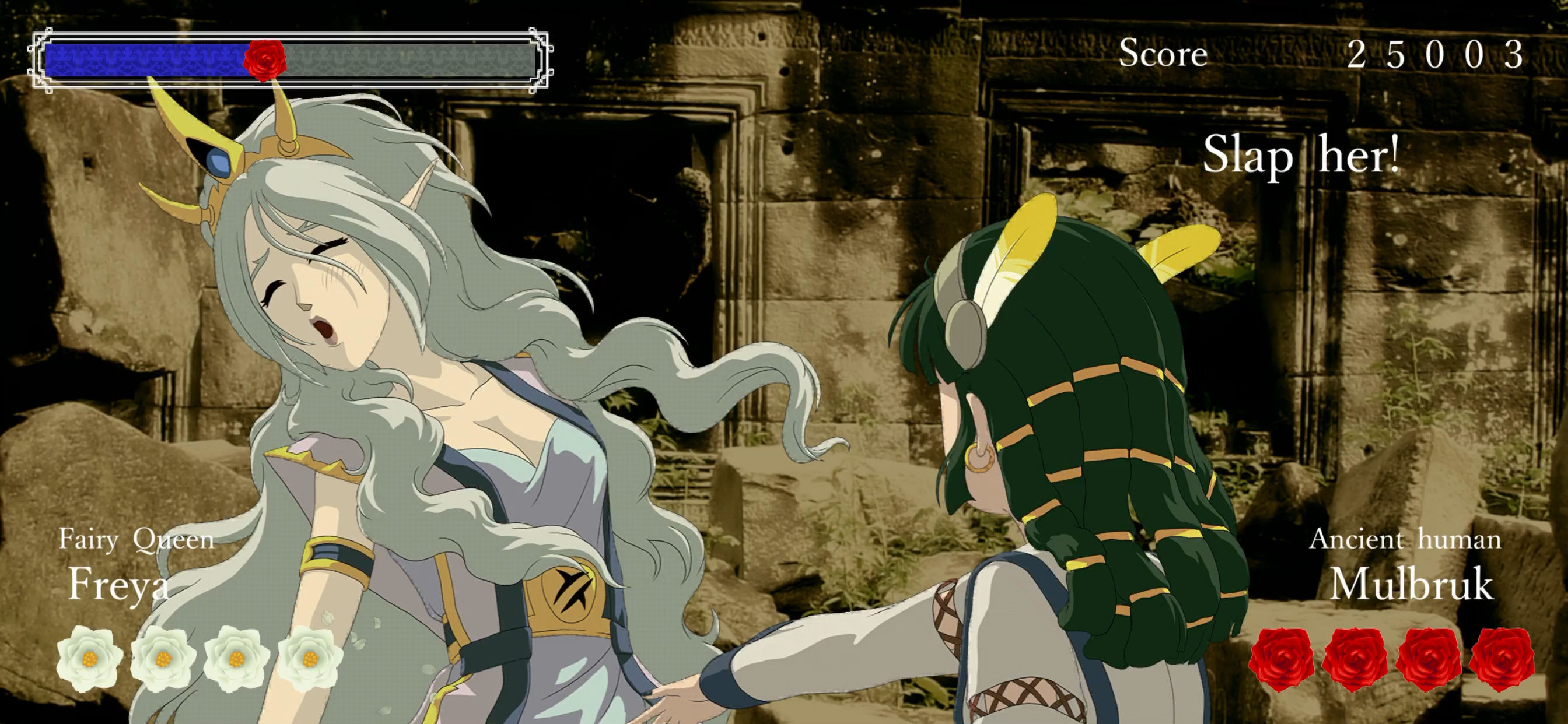This screenshot has height=724, width=1568.
Task: Click Freya's fourth white lotus flower icon
Action: click(x=309, y=658)
